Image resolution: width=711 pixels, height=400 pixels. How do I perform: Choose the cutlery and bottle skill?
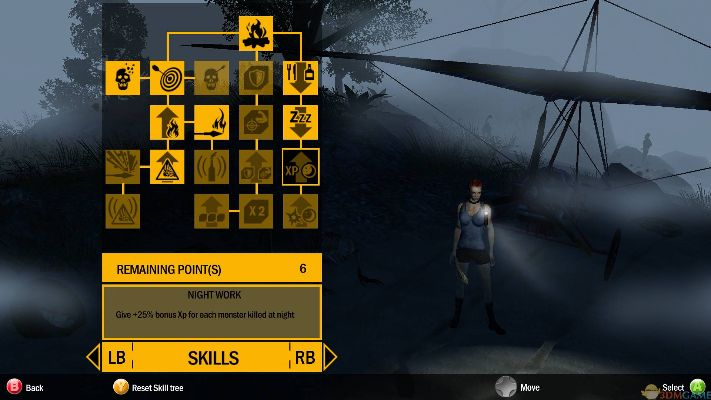coord(299,77)
